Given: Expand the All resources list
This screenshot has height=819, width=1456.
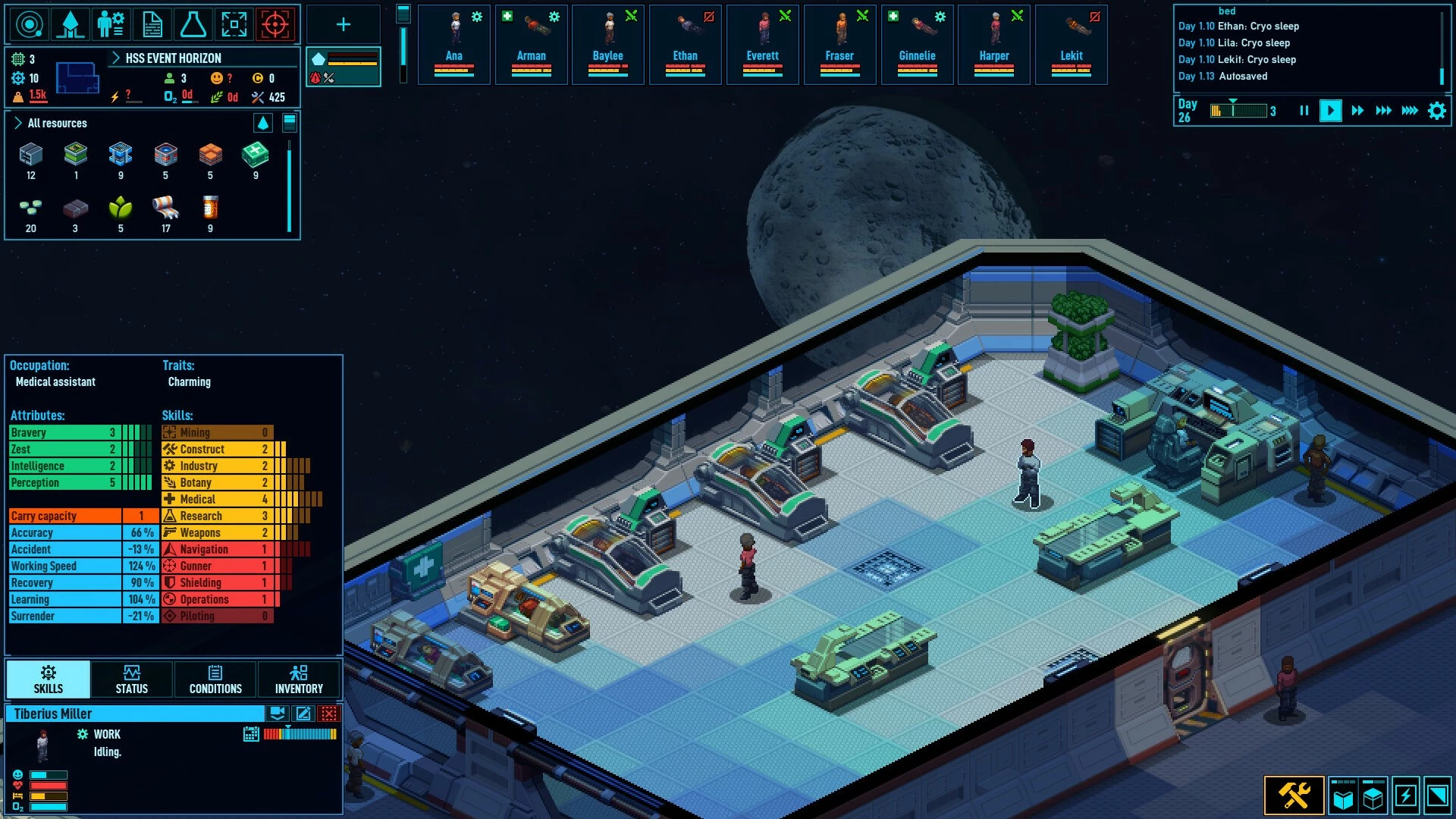Looking at the screenshot, I should [18, 123].
